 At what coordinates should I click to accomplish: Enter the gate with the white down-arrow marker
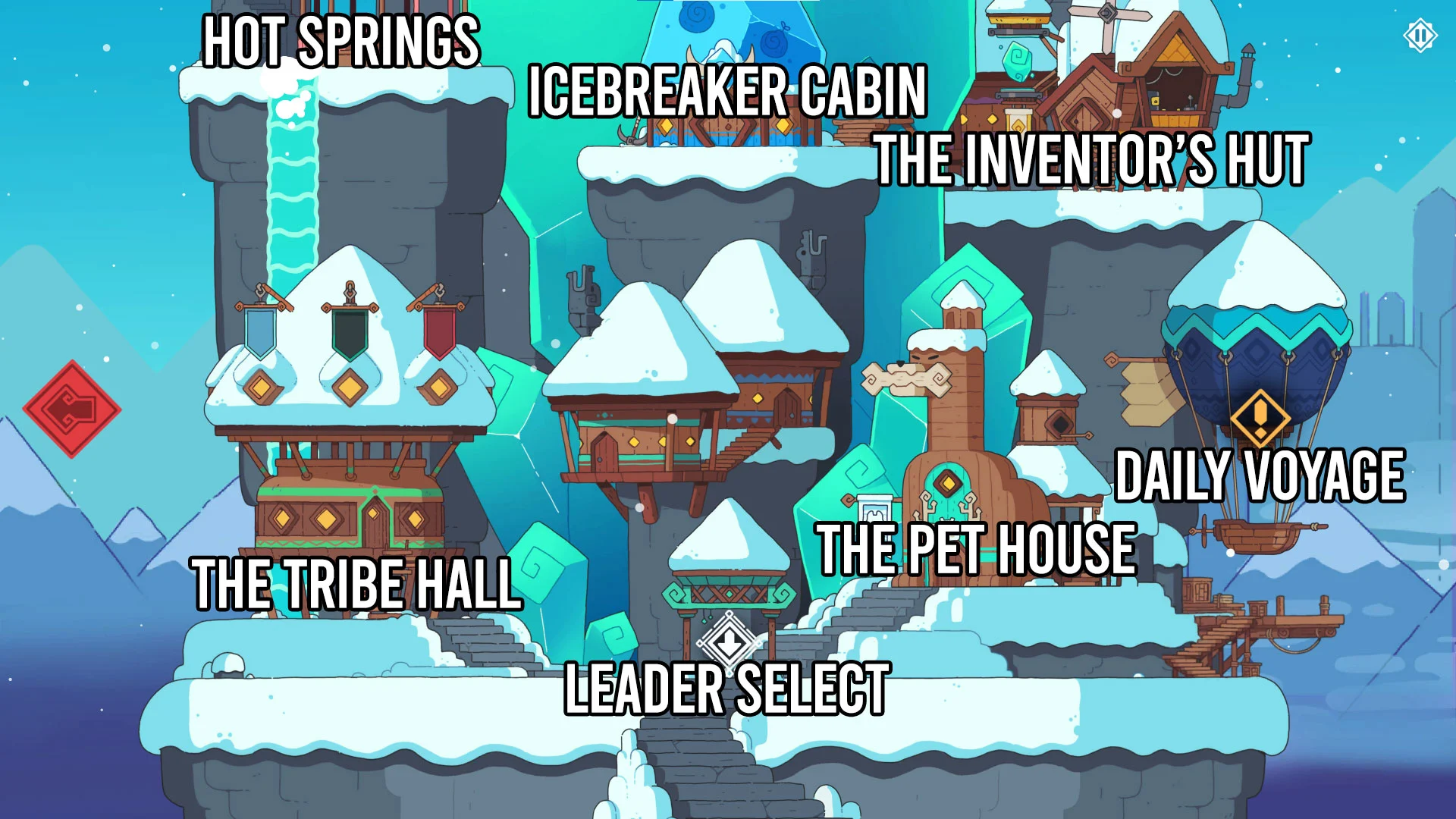click(729, 642)
